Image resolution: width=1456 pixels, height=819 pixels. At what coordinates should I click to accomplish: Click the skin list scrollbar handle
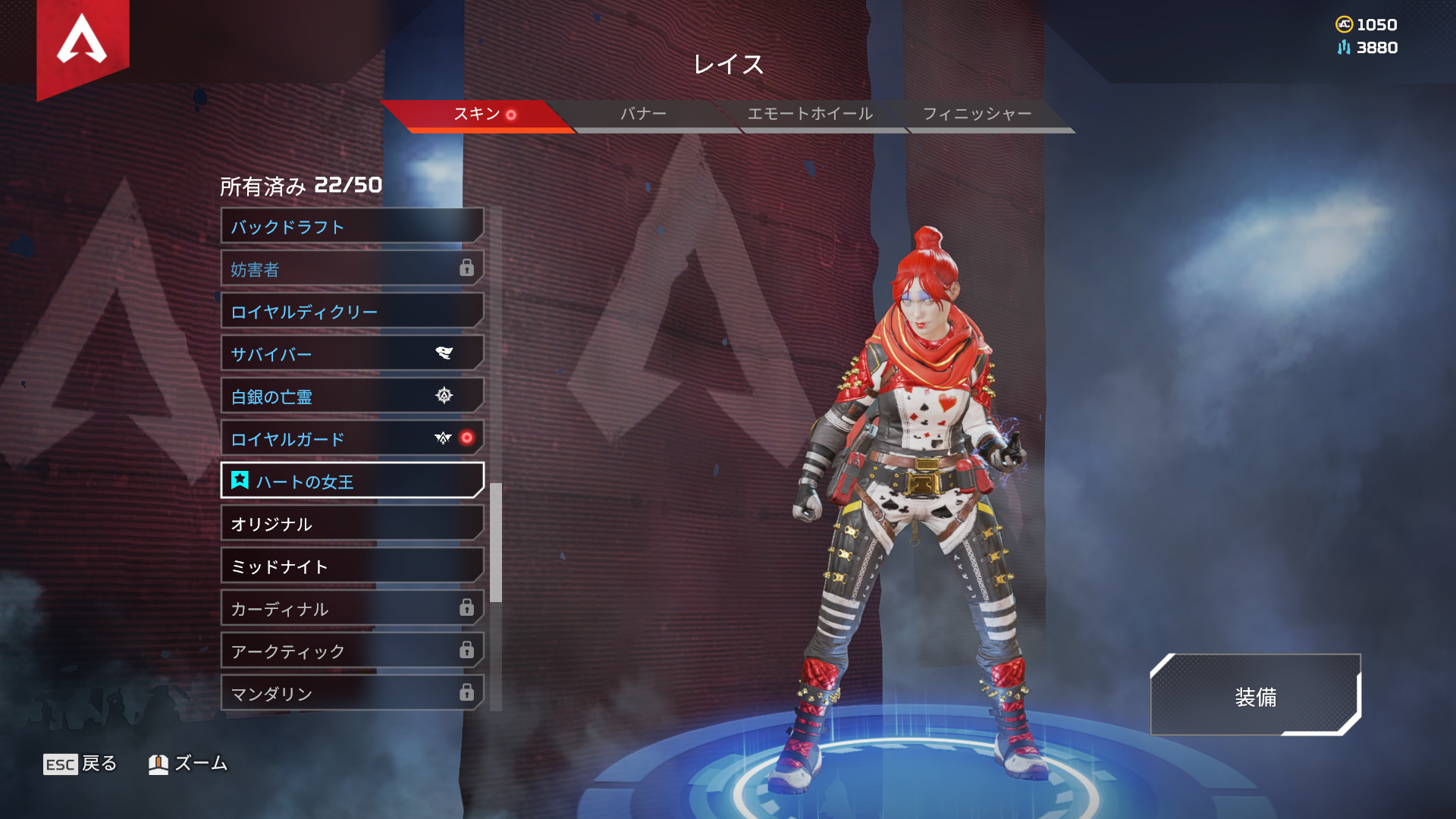tap(496, 542)
